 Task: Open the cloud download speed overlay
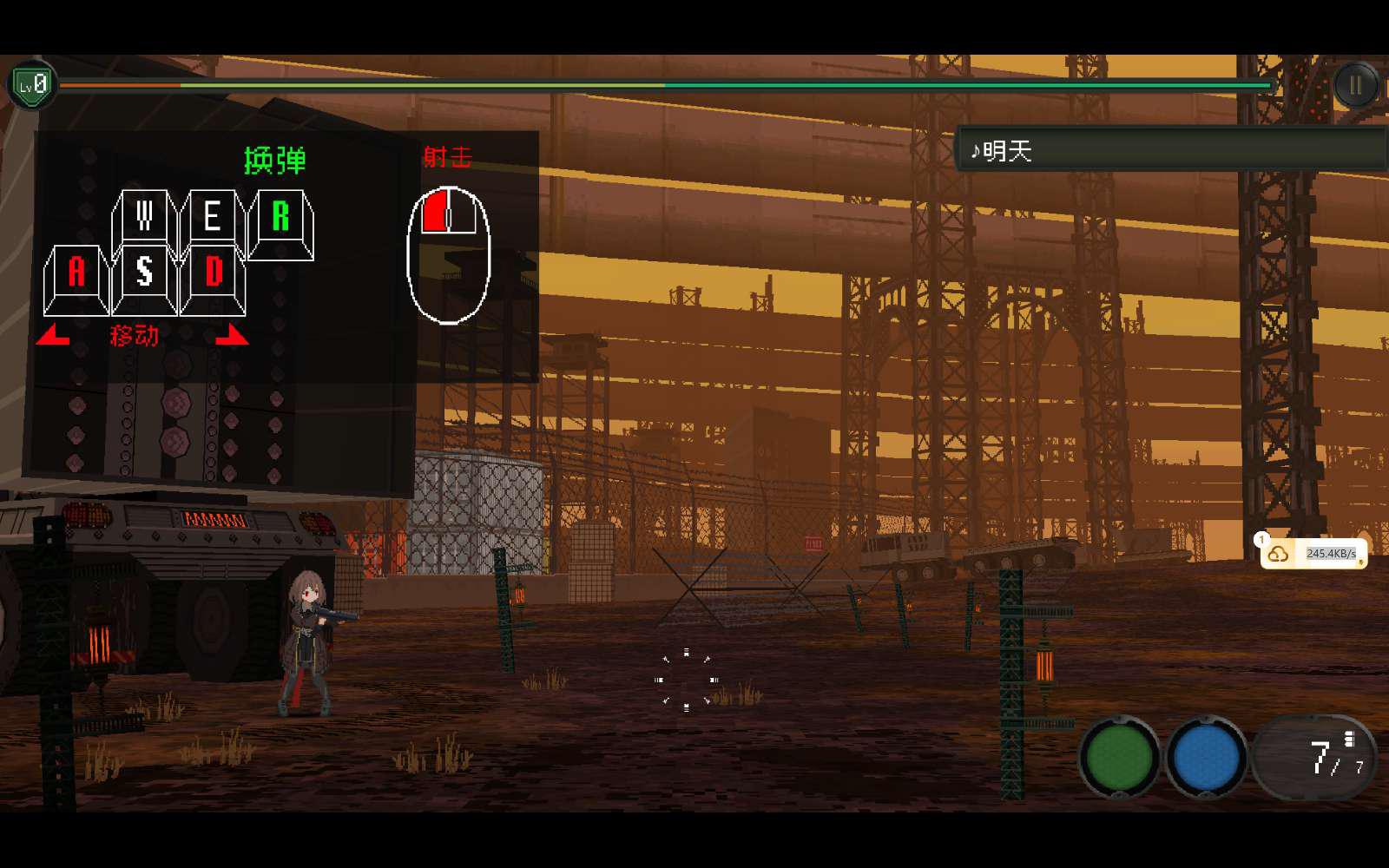click(1313, 554)
